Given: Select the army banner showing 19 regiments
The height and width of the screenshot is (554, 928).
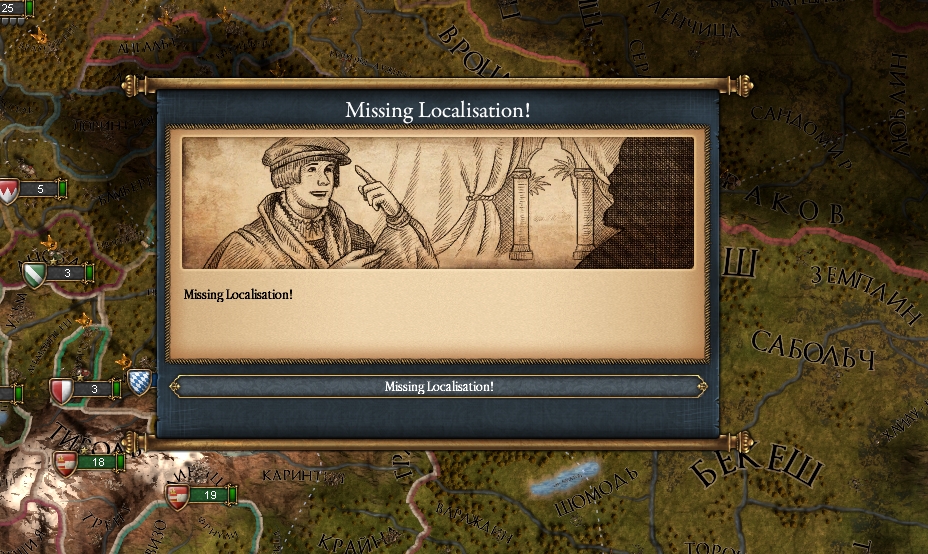Looking at the screenshot, I should click(x=209, y=495).
